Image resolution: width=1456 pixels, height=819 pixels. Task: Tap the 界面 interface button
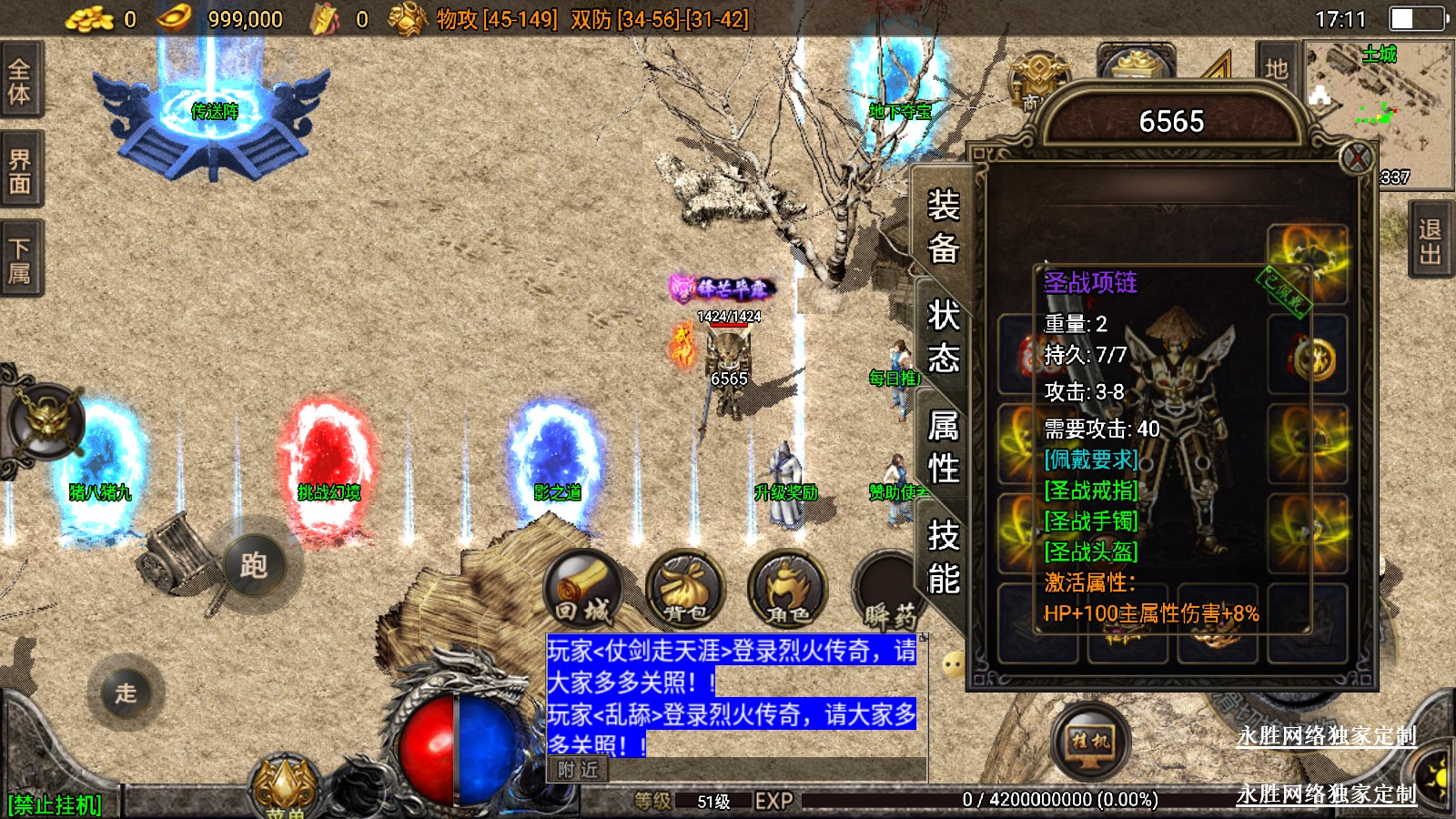coord(20,171)
